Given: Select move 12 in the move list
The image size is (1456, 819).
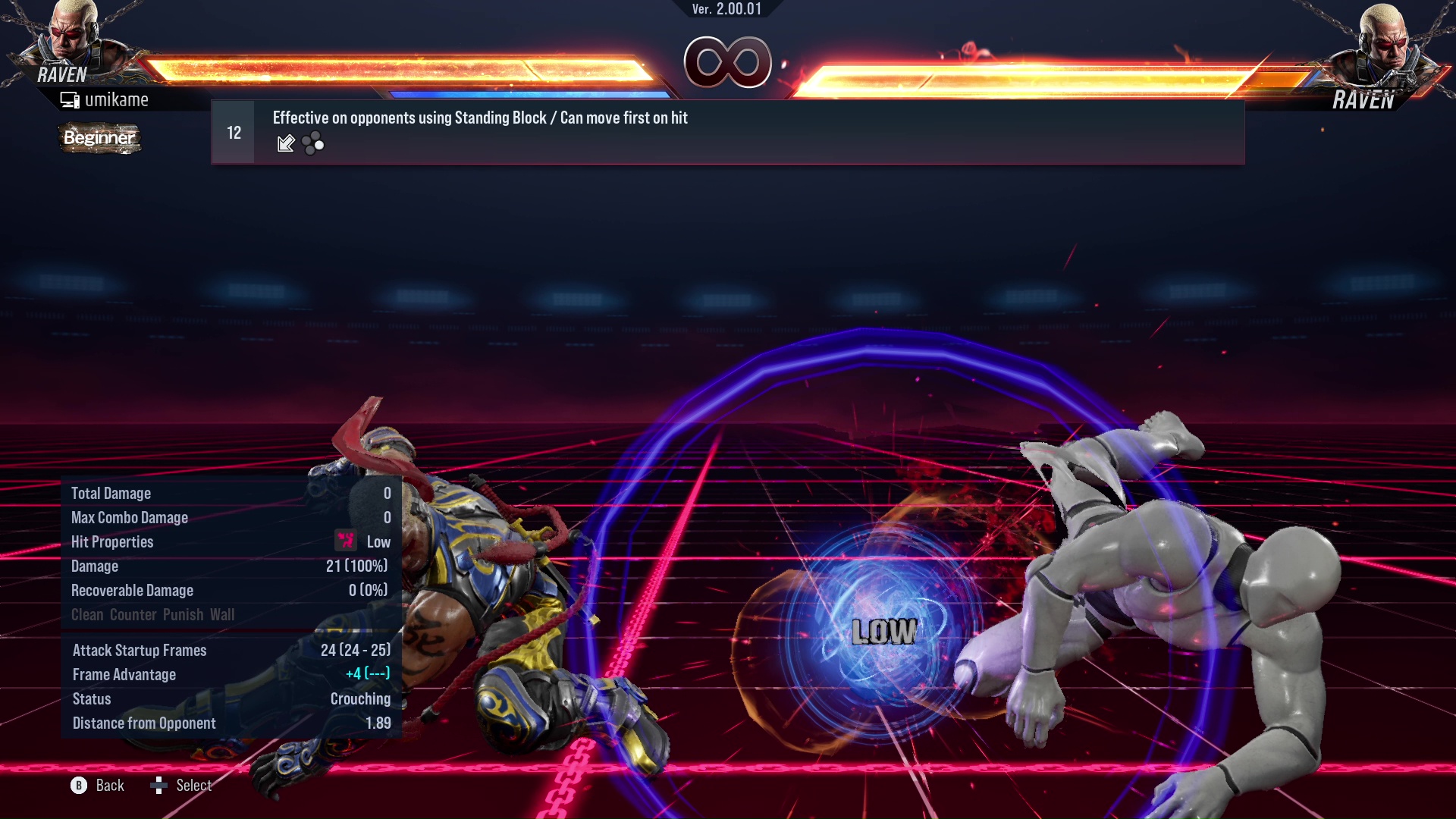Looking at the screenshot, I should tap(726, 132).
